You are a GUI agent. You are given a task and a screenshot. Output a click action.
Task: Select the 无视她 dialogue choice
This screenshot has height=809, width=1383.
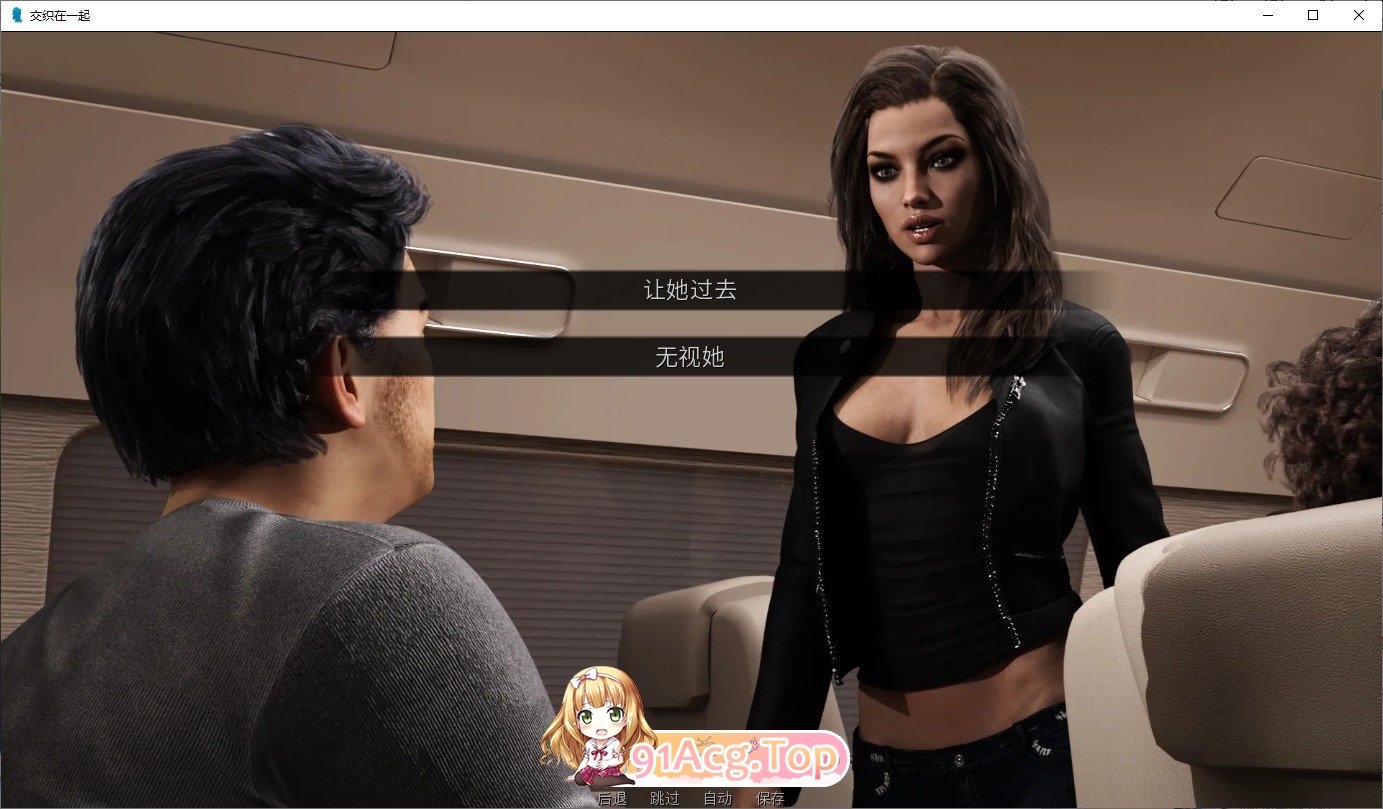(690, 359)
